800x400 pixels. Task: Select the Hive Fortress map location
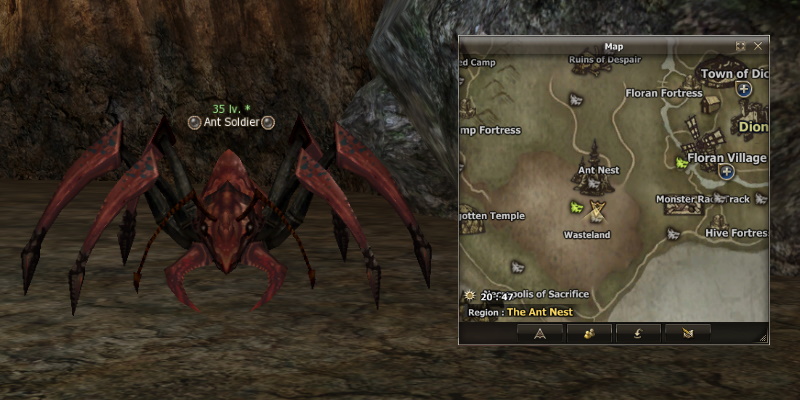coord(735,232)
